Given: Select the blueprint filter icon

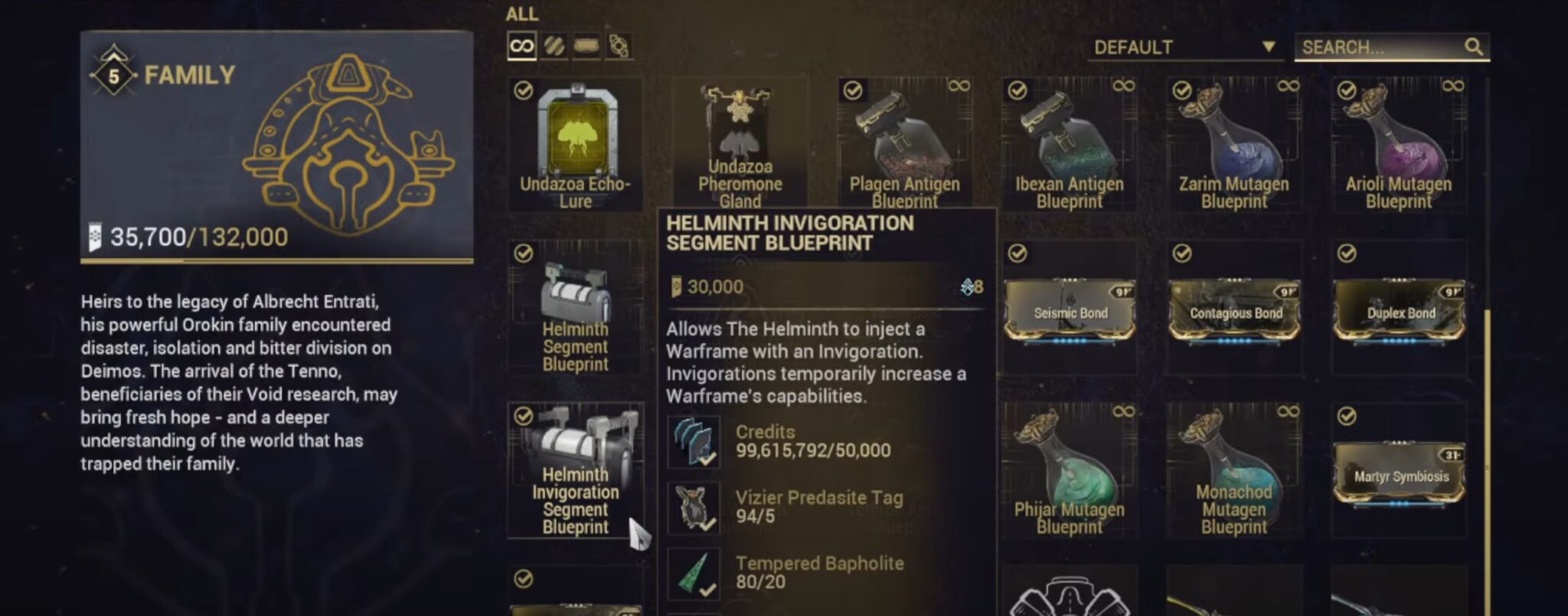Looking at the screenshot, I should tap(588, 44).
